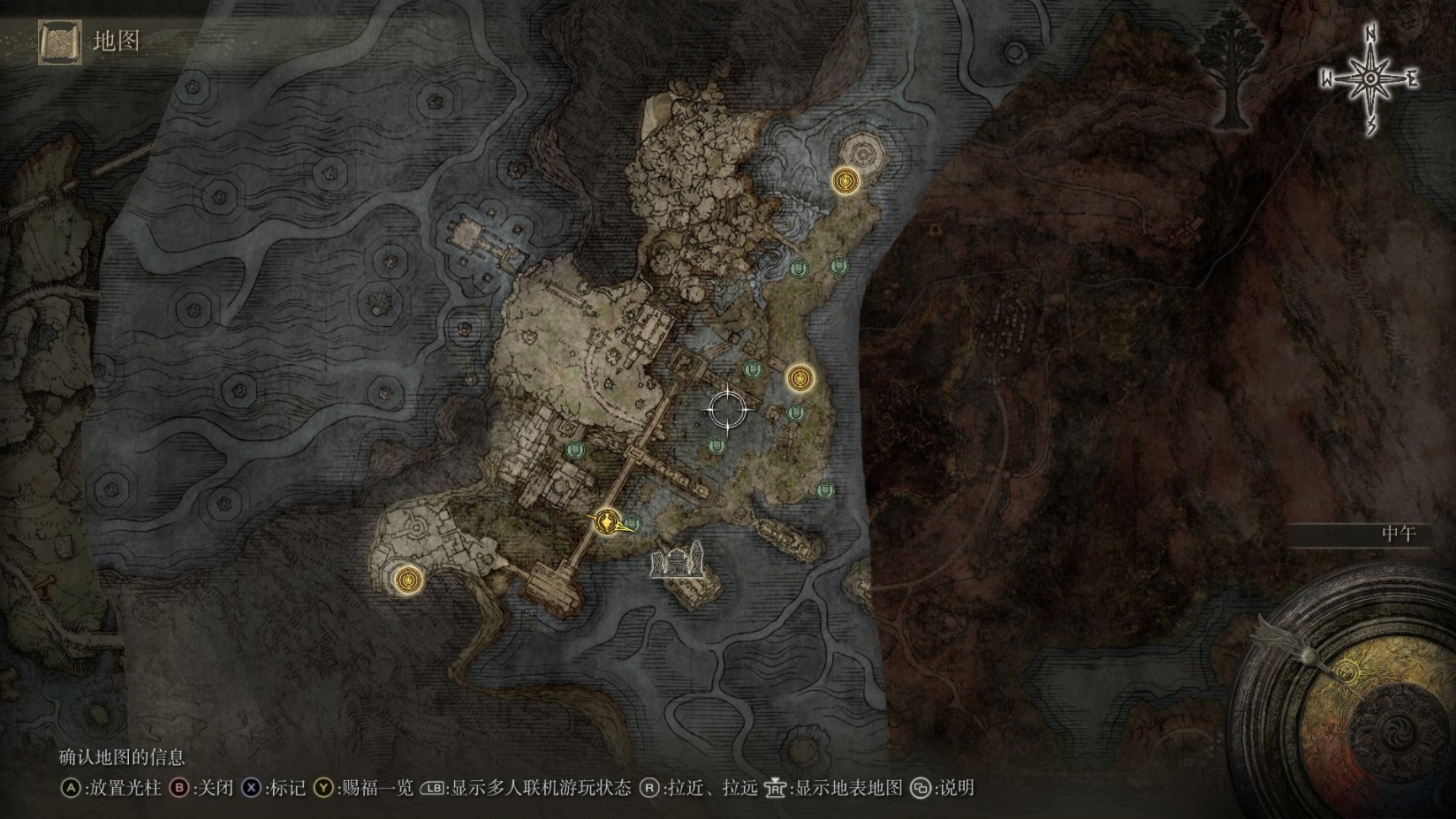The height and width of the screenshot is (819, 1456).
Task: Click the green shield marker touching the player arrow
Action: coord(632,524)
